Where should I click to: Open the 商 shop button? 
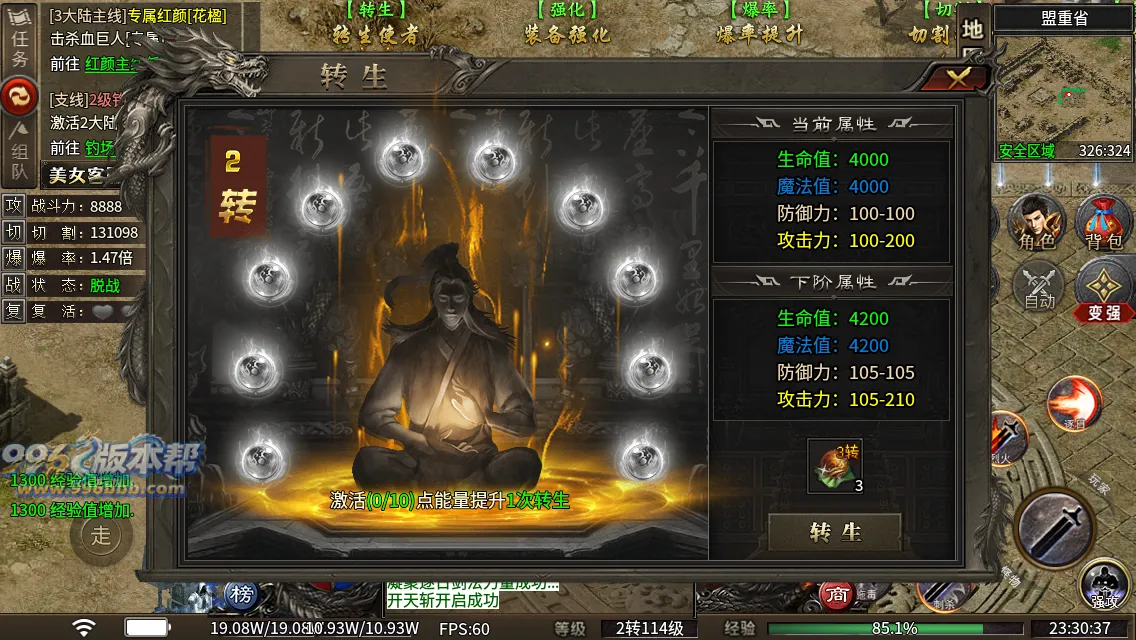(x=836, y=595)
